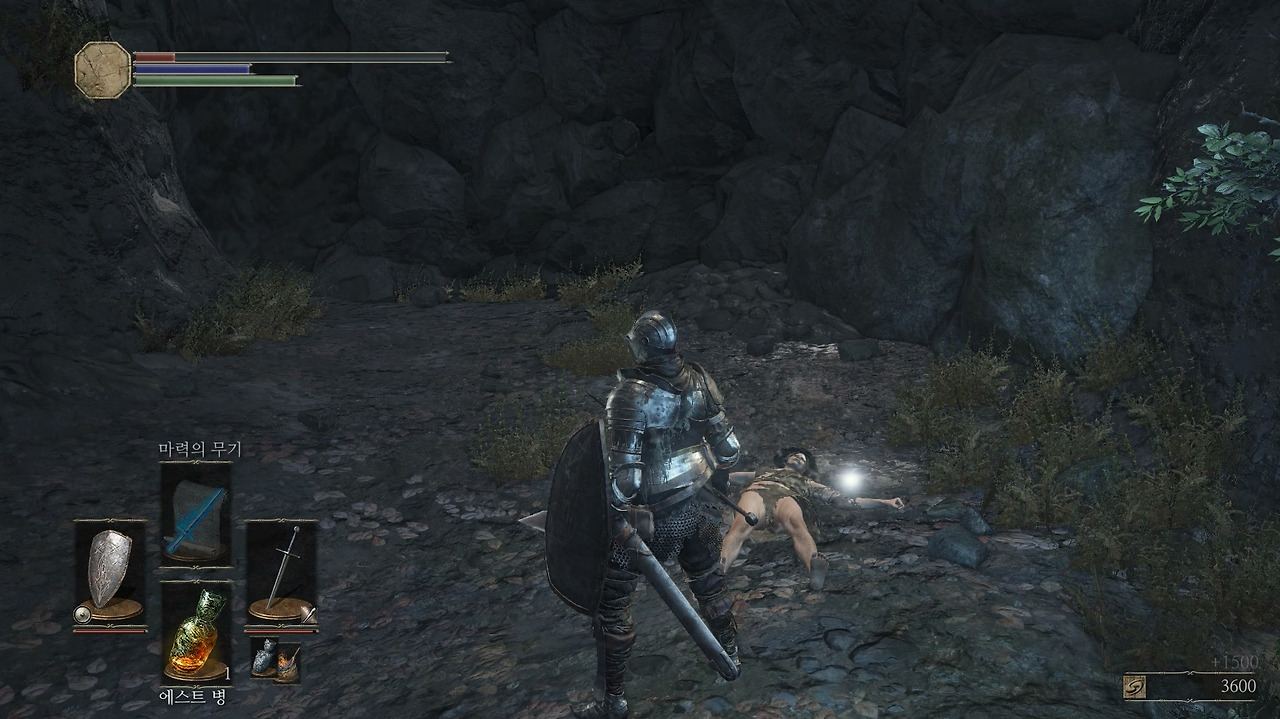Click the octagonal character status emblem
This screenshot has height=719, width=1280.
coord(103,70)
